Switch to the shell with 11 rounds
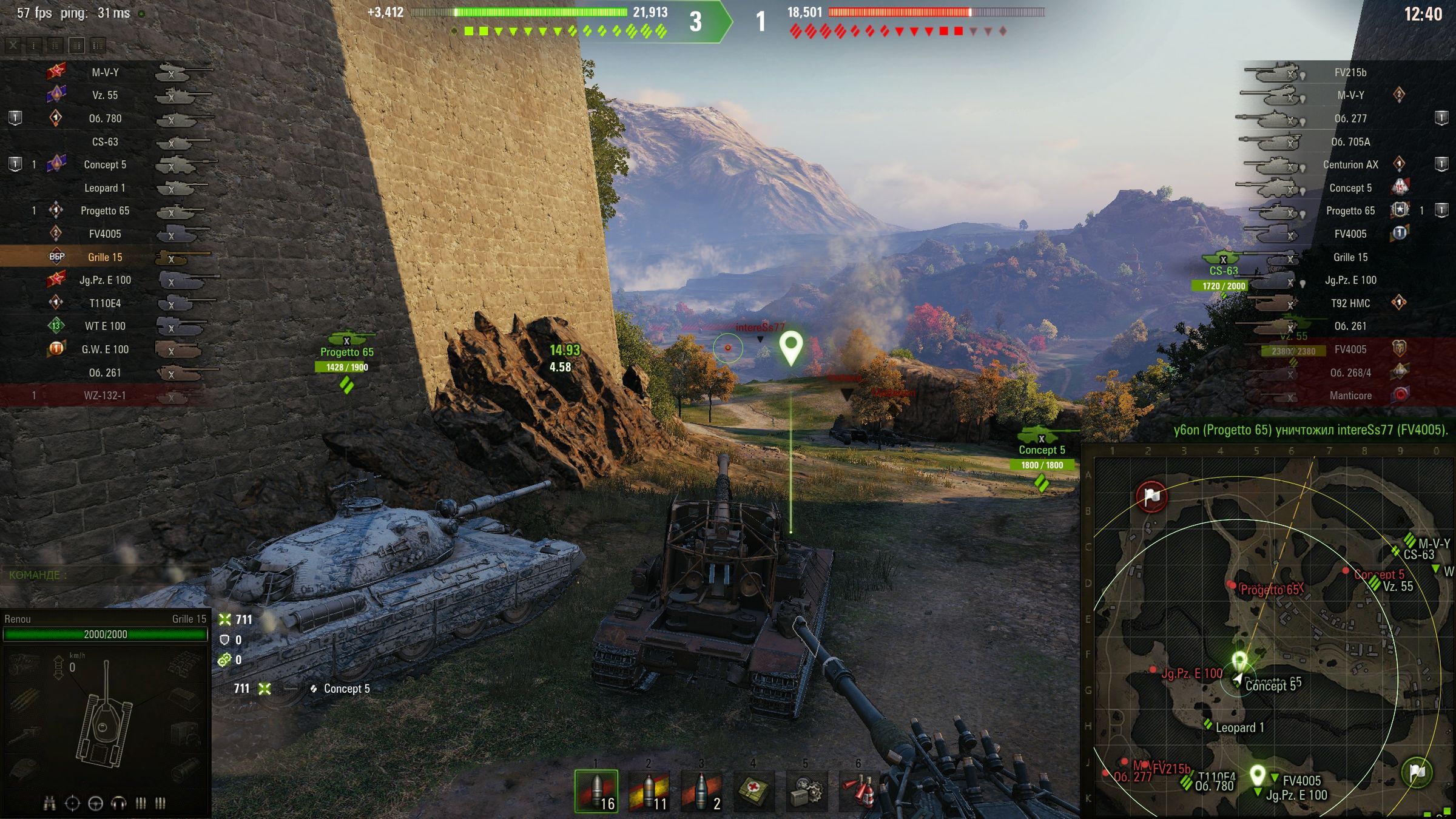Screen dimensions: 1456x819 (649, 790)
